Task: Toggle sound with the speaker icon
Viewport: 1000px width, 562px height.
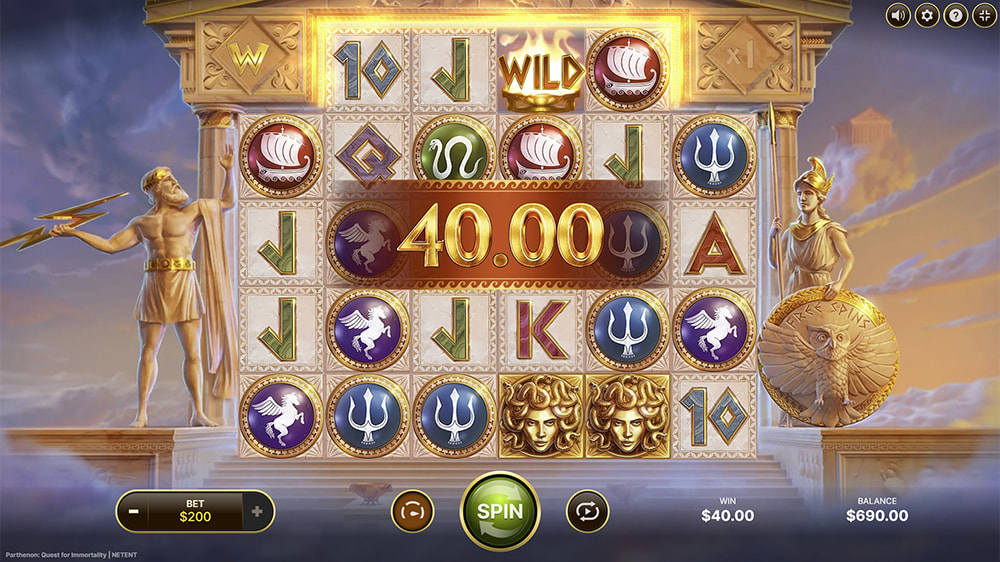Action: (x=899, y=15)
